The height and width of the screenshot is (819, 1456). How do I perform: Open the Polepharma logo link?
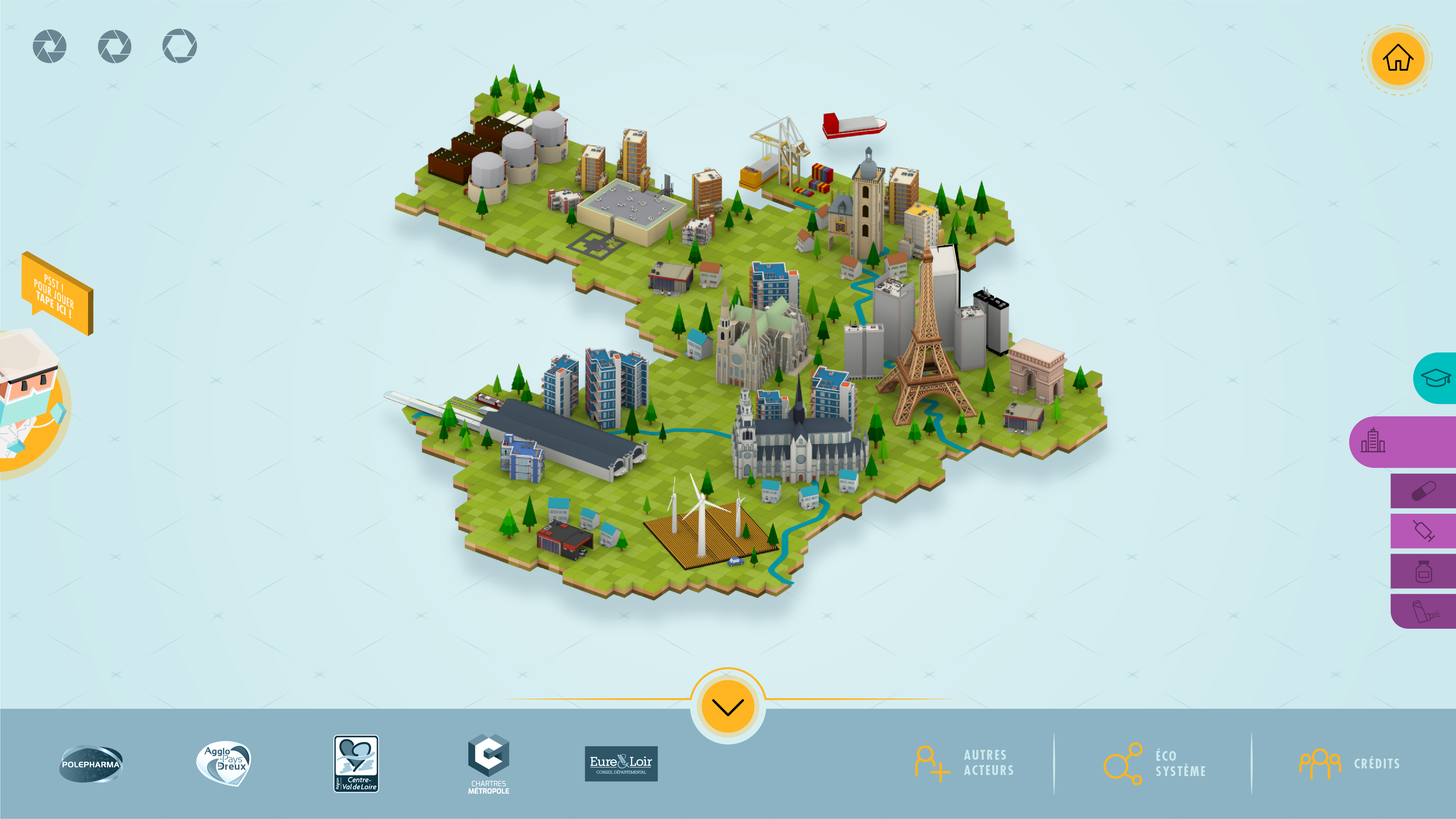(91, 764)
